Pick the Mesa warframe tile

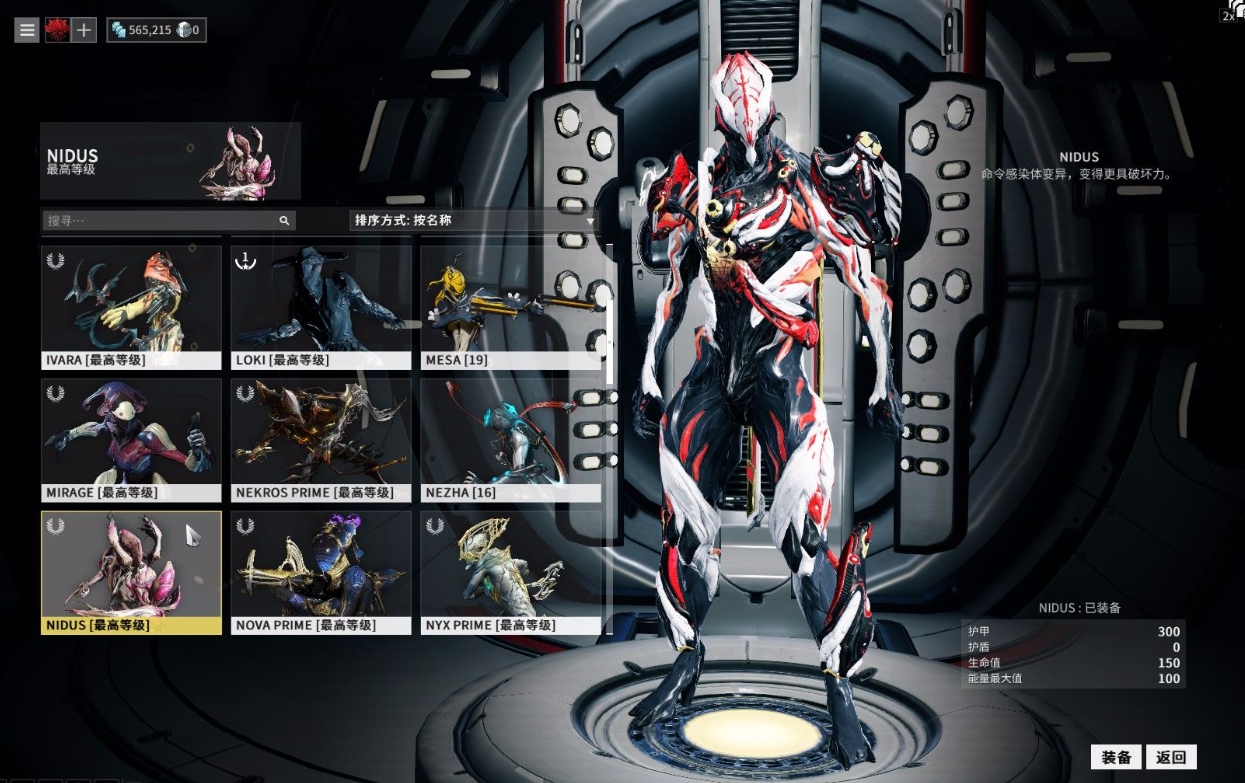511,307
